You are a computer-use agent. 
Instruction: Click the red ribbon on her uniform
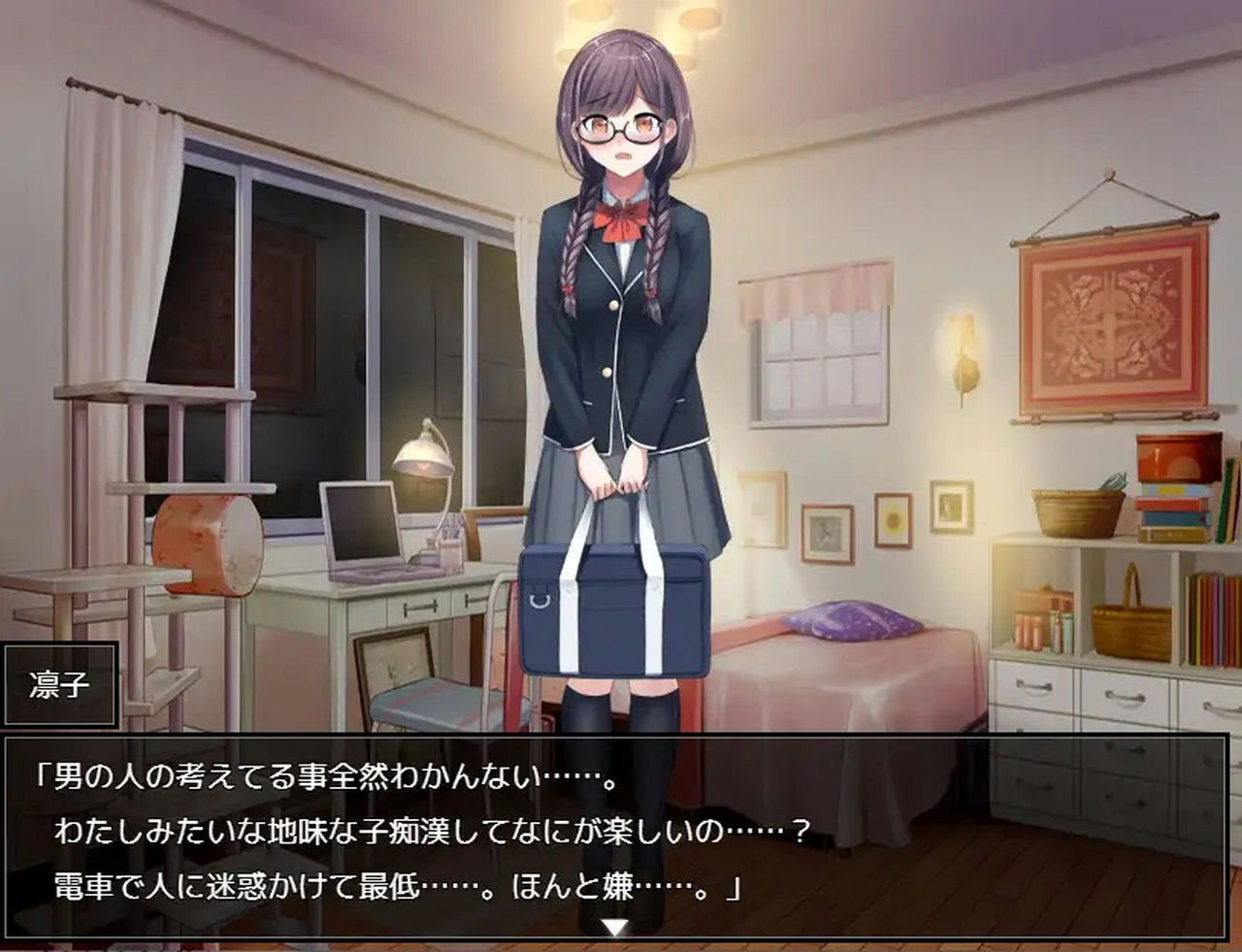pos(621,221)
